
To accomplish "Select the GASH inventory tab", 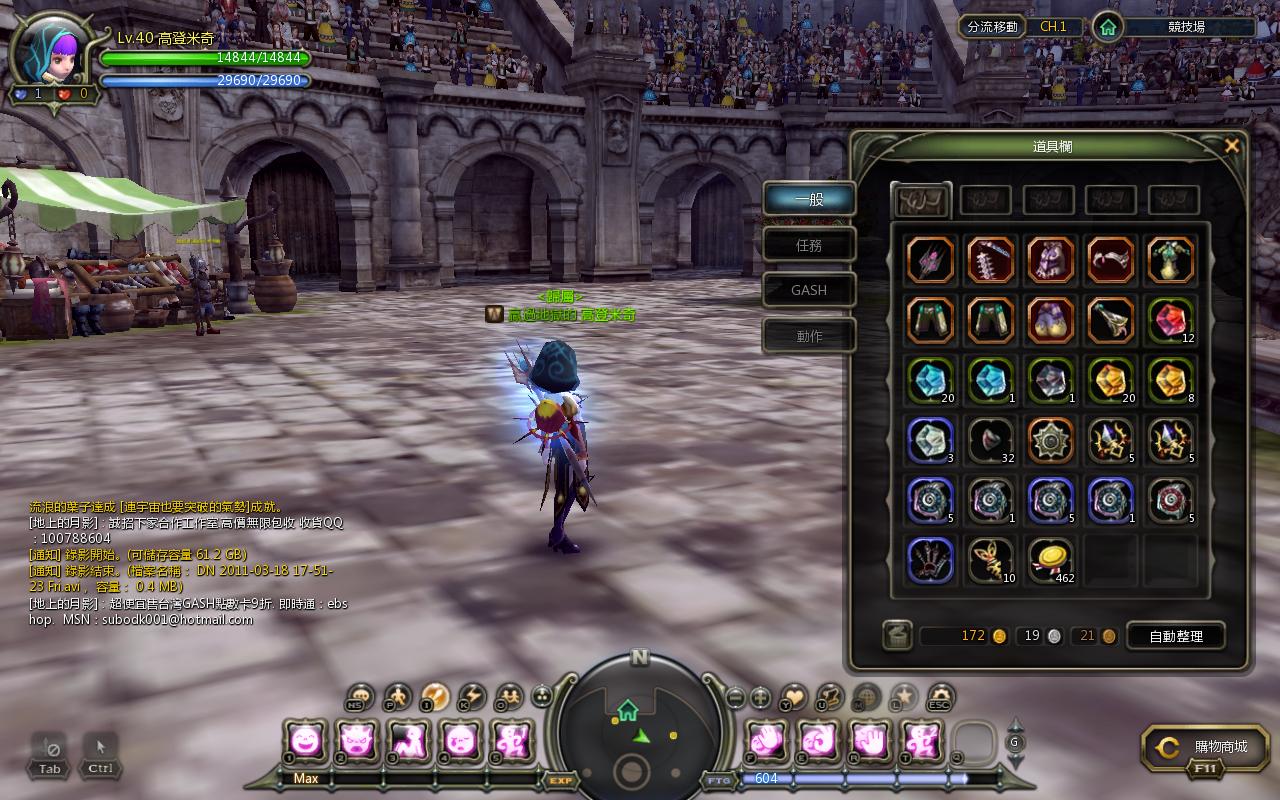I will tap(809, 290).
